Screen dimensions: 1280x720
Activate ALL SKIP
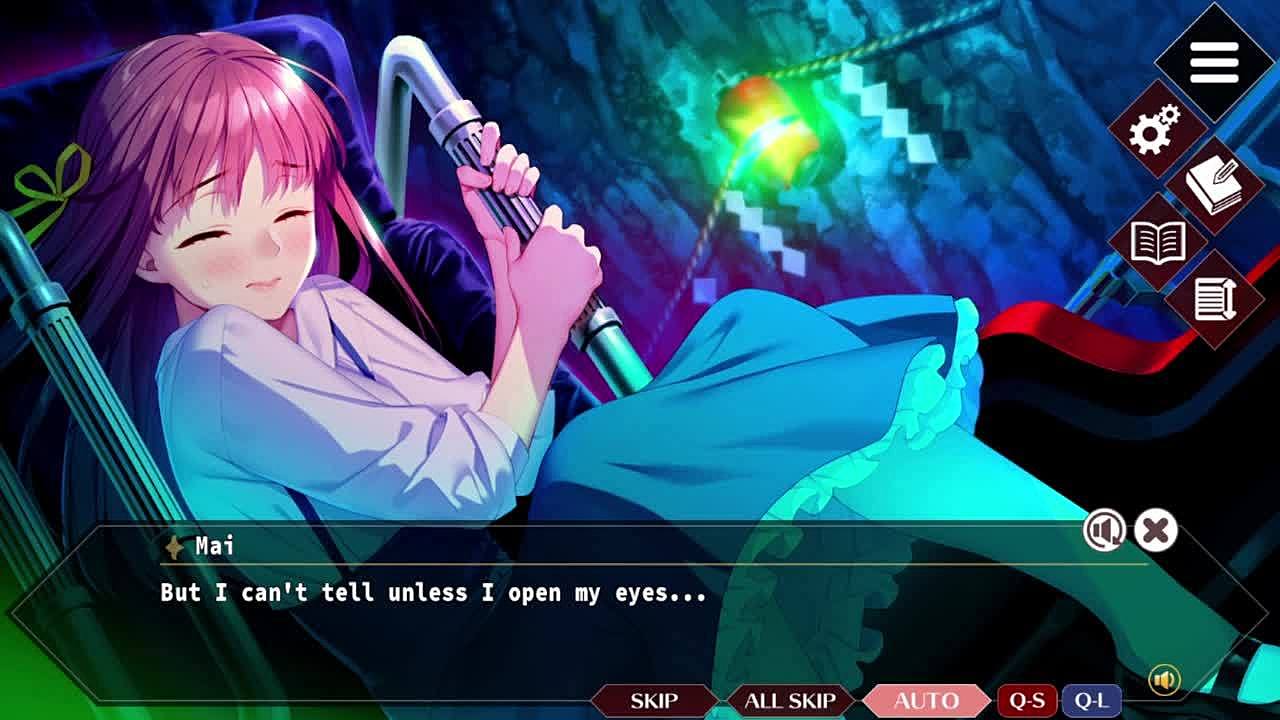pos(790,701)
